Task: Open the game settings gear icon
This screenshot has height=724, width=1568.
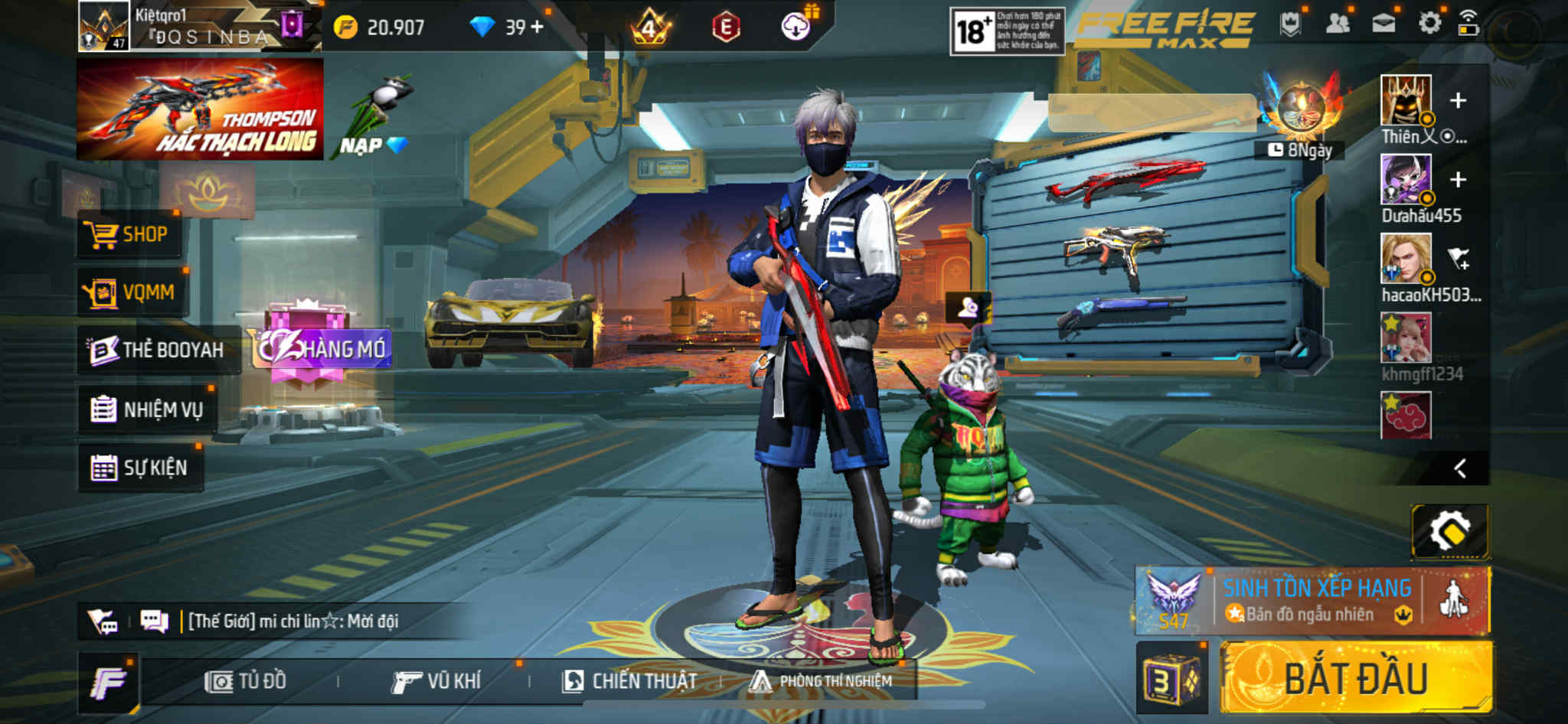Action: (x=1429, y=24)
